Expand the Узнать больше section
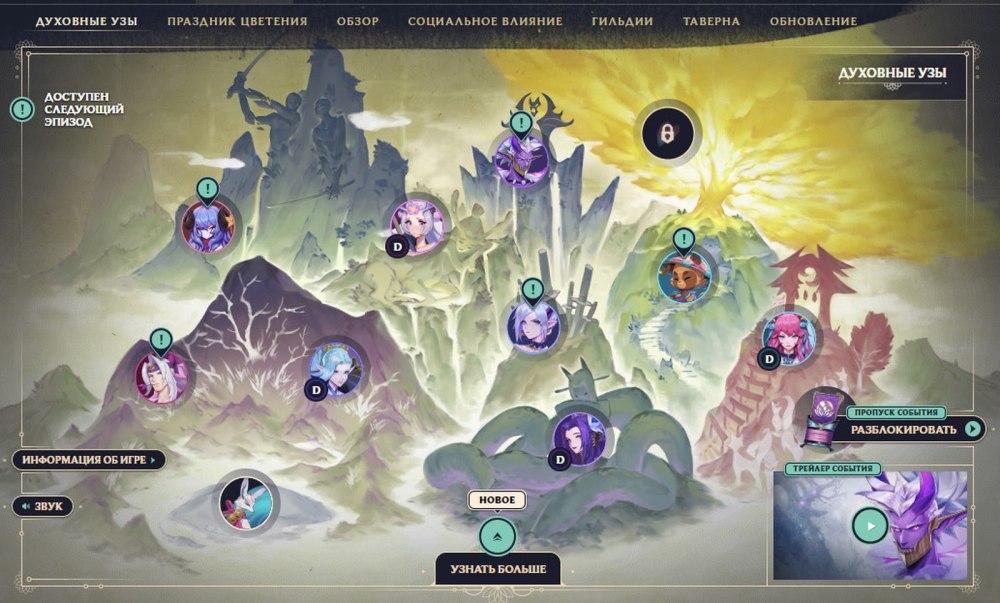 (497, 538)
